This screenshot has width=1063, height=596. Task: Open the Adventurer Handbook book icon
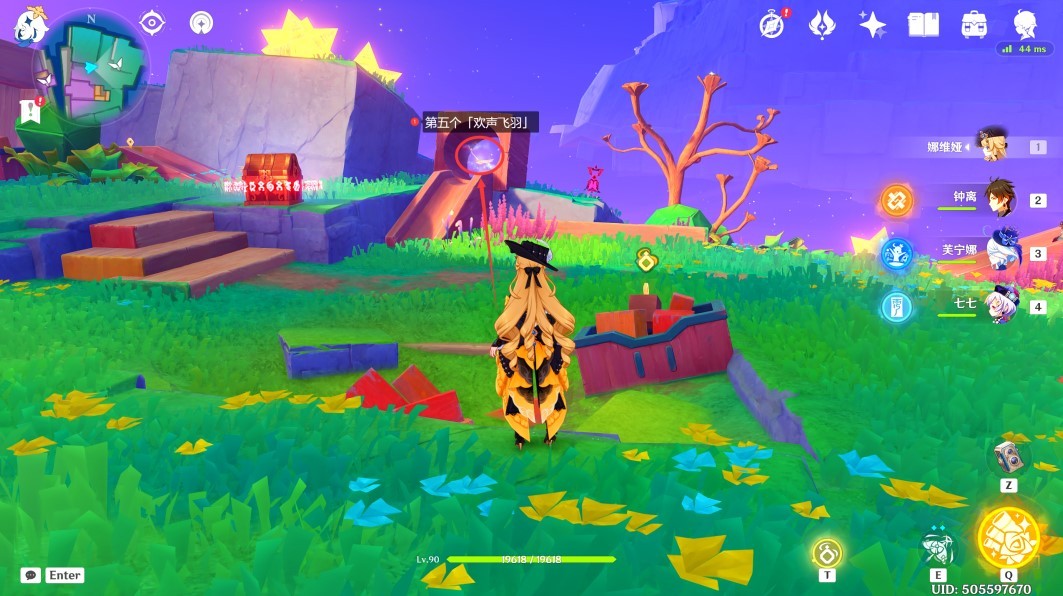(x=922, y=24)
